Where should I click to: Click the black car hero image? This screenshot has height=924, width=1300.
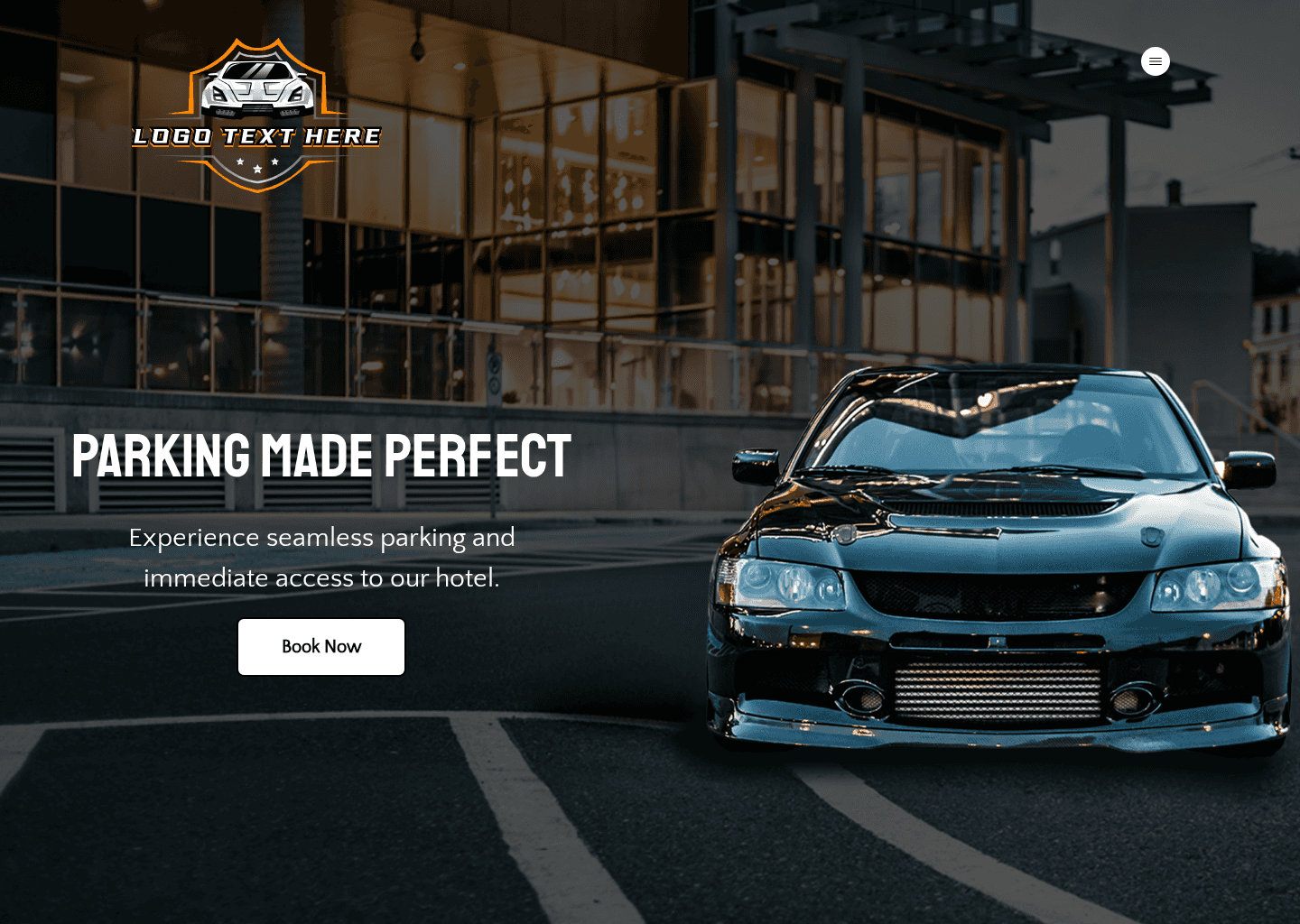pyautogui.click(x=993, y=559)
